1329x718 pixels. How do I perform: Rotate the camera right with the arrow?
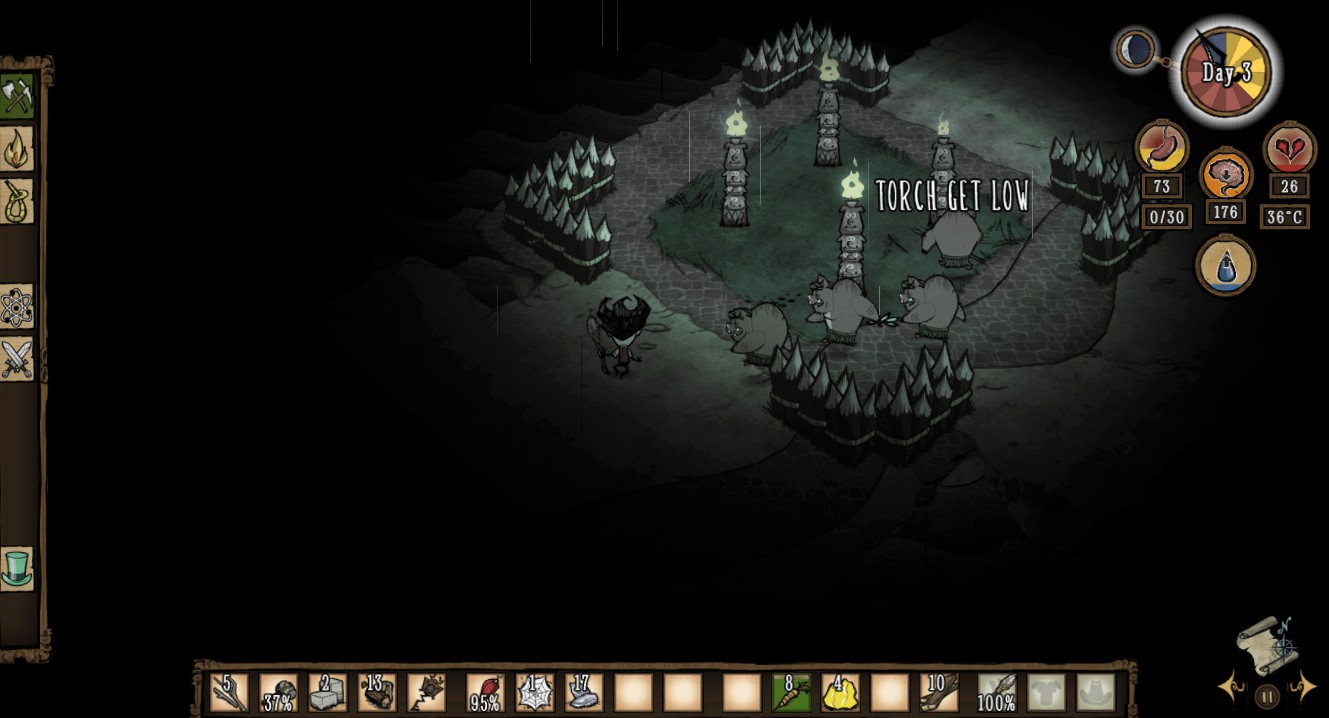[x=1302, y=687]
